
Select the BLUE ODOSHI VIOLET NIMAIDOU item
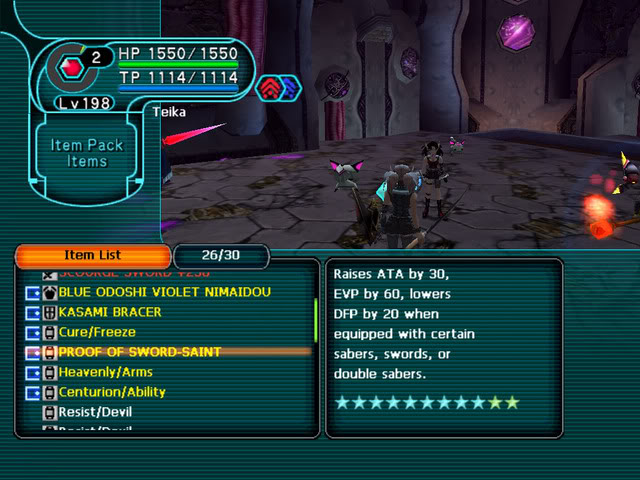(165, 292)
